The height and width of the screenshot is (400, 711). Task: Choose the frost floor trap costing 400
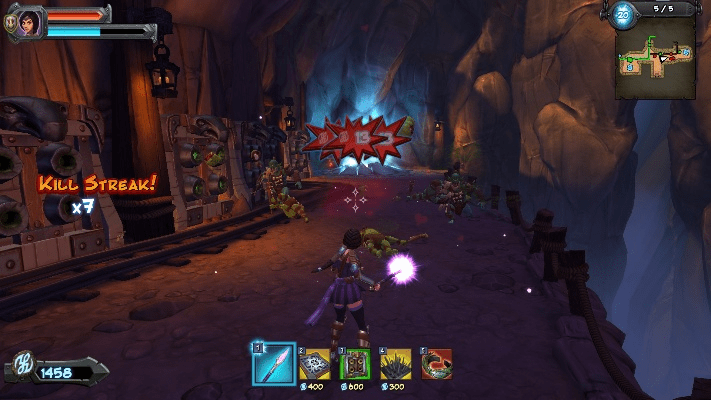pos(316,364)
